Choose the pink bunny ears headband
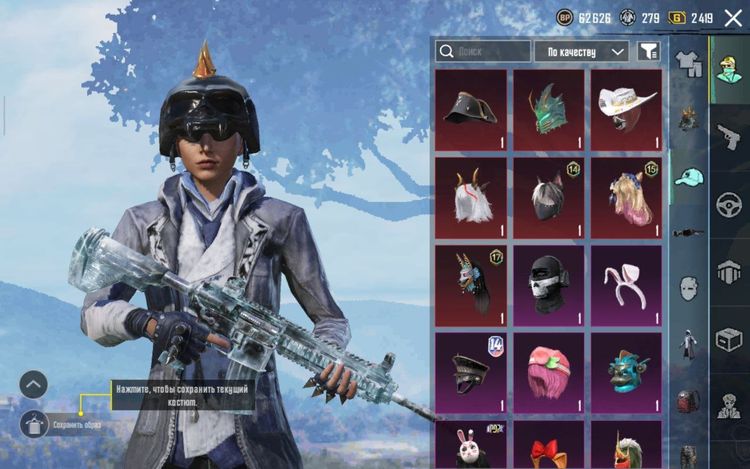Screen dimensions: 750x469 pos(626,285)
